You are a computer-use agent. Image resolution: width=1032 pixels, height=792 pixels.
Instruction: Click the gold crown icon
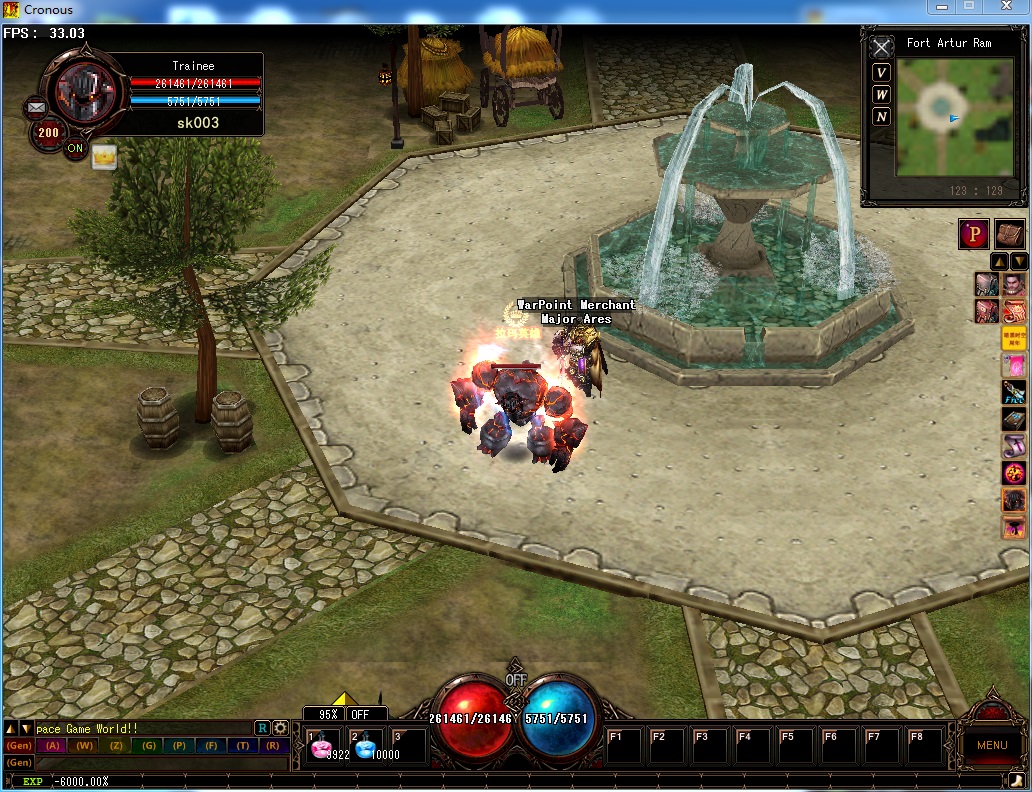pos(104,156)
